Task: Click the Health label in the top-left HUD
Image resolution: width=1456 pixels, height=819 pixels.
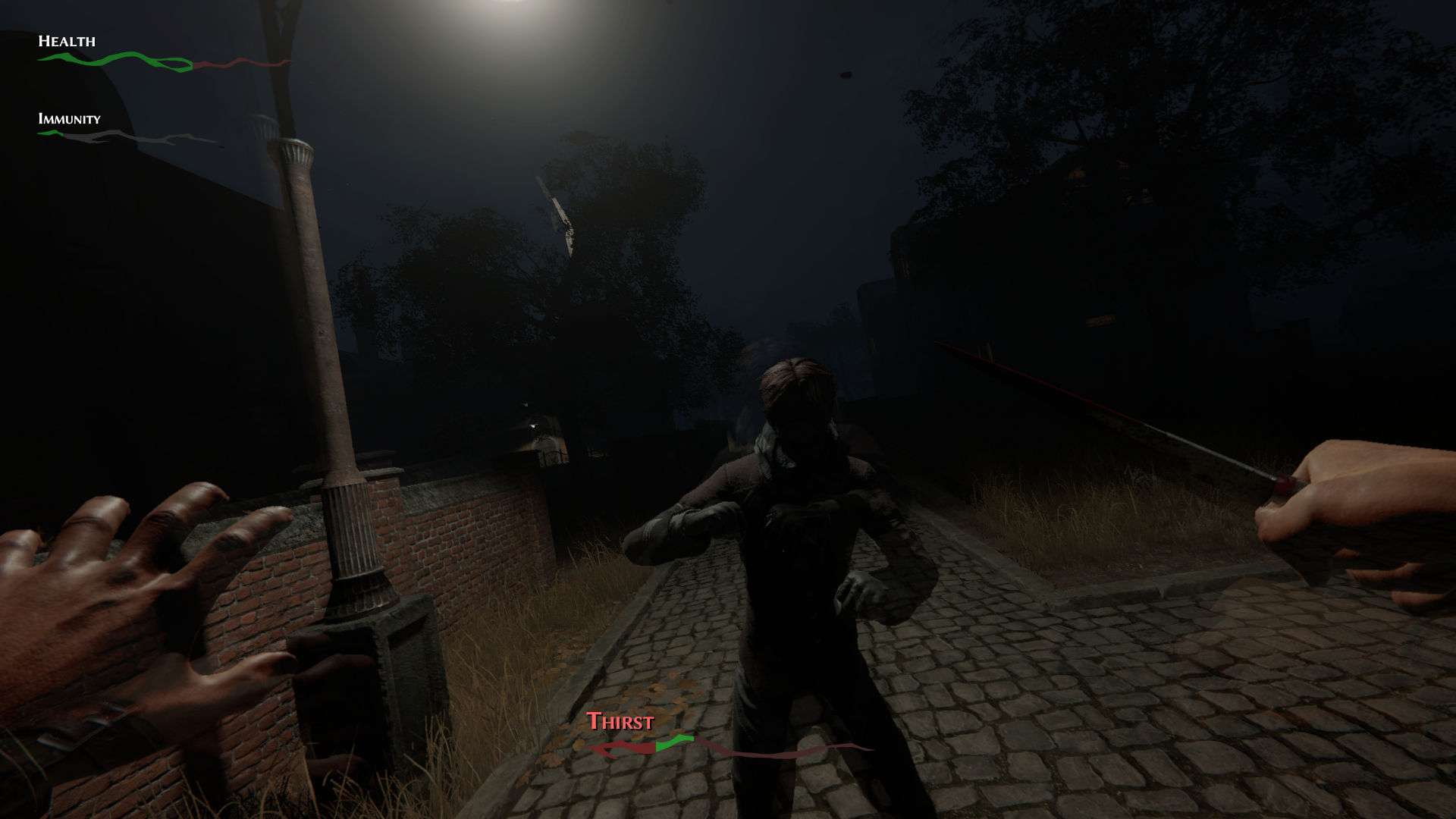Action: tap(67, 42)
